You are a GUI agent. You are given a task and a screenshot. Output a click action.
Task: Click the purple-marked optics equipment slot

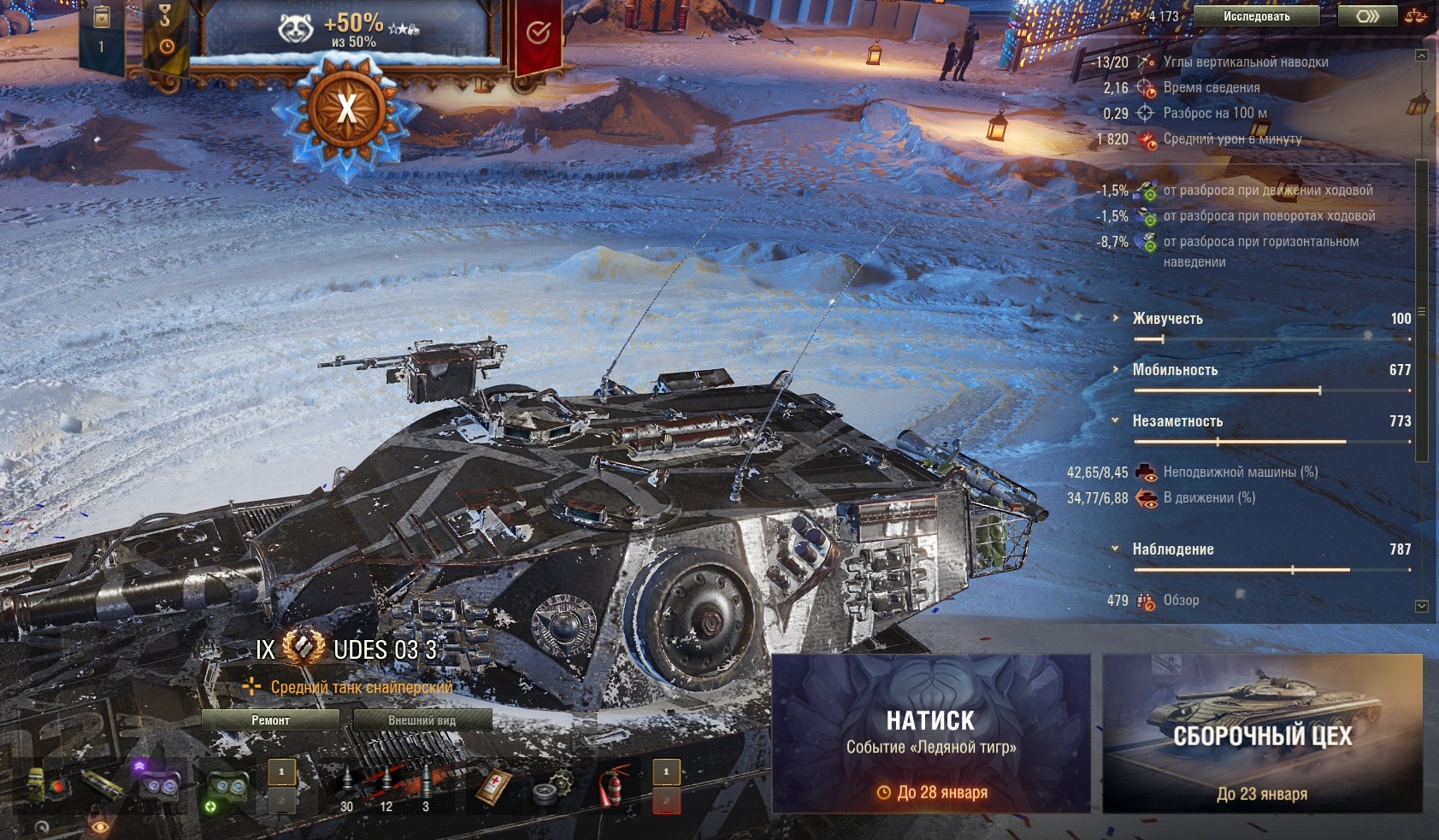click(x=158, y=782)
